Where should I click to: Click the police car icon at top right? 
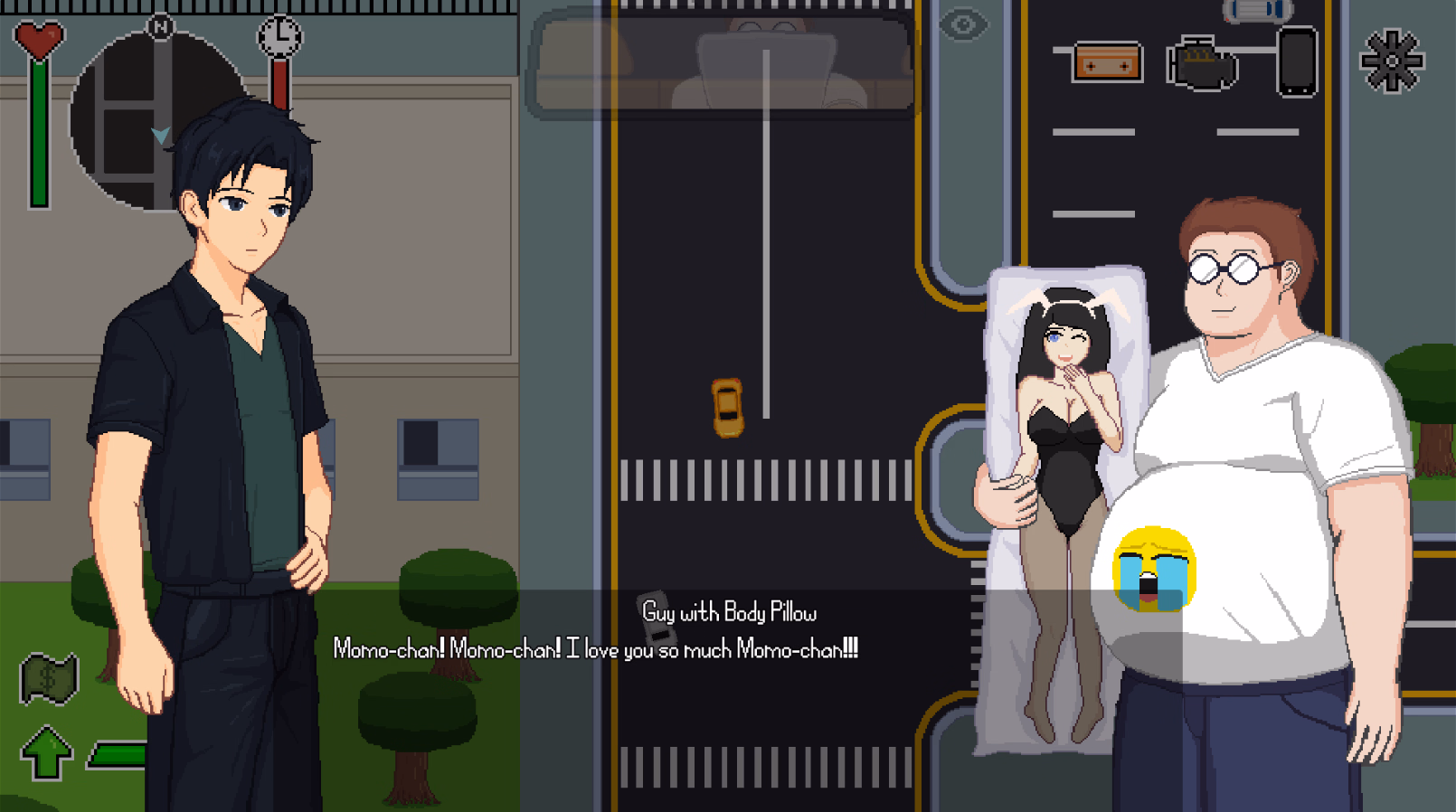pyautogui.click(x=1256, y=13)
